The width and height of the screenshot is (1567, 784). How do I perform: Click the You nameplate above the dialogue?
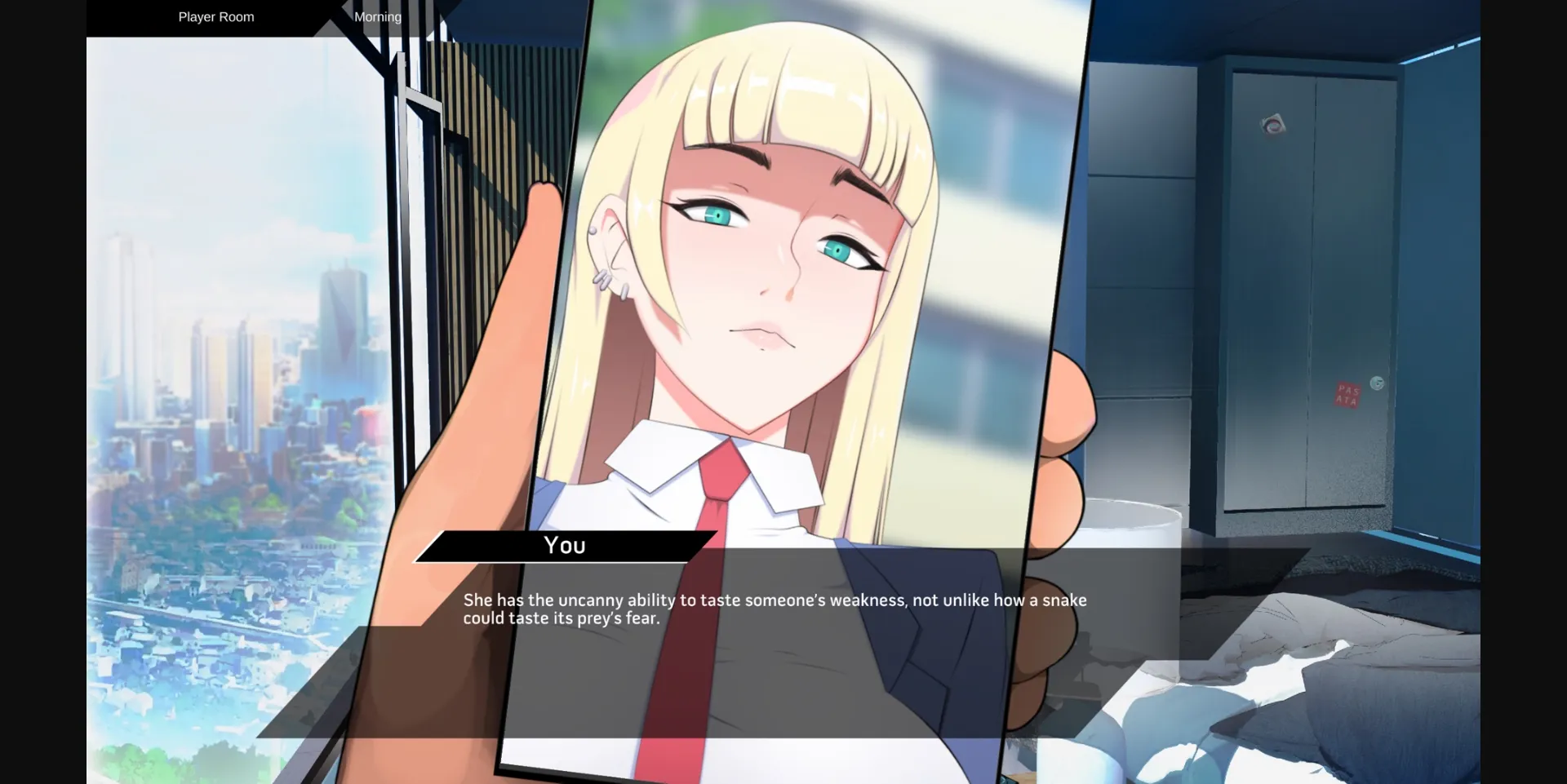tap(563, 545)
